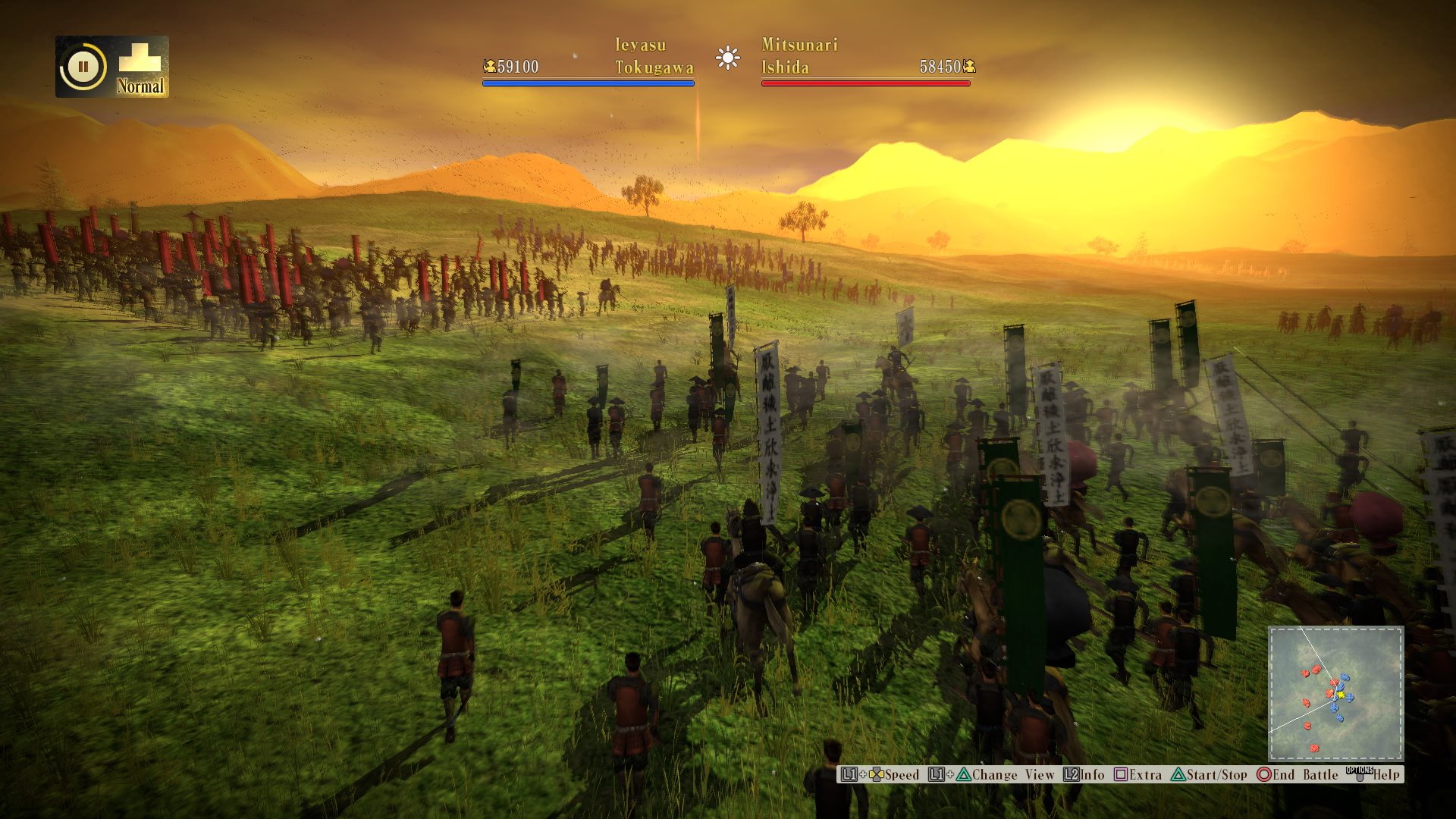This screenshot has width=1456, height=819.
Task: Select the Normal speed indicator
Action: pyautogui.click(x=140, y=68)
